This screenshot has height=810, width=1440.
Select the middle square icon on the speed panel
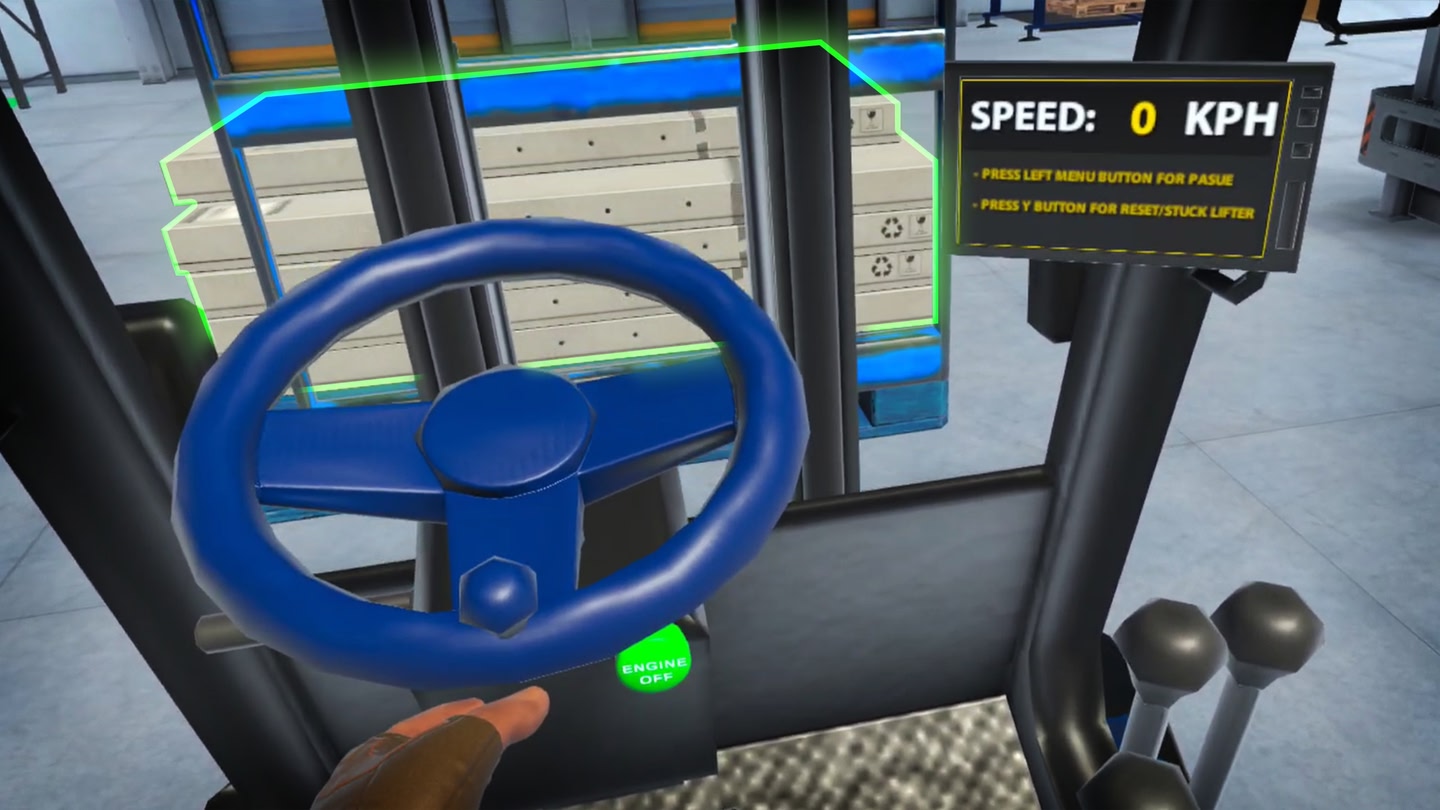point(1306,116)
